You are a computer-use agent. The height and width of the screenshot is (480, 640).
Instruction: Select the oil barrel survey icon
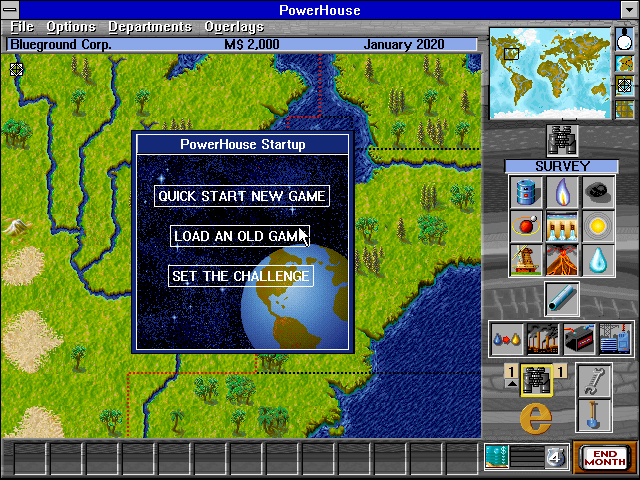525,192
